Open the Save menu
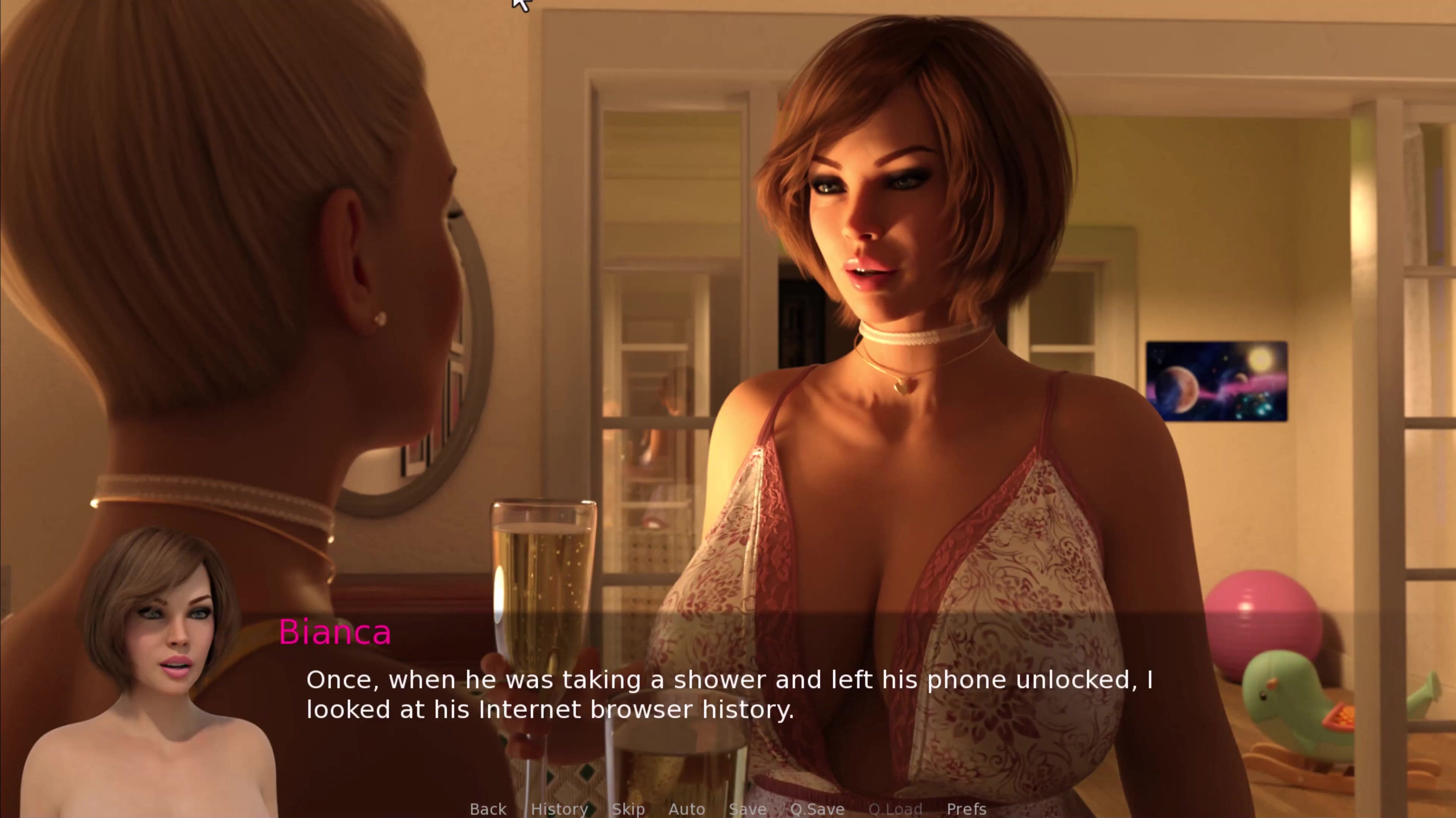1456x818 pixels. [747, 809]
